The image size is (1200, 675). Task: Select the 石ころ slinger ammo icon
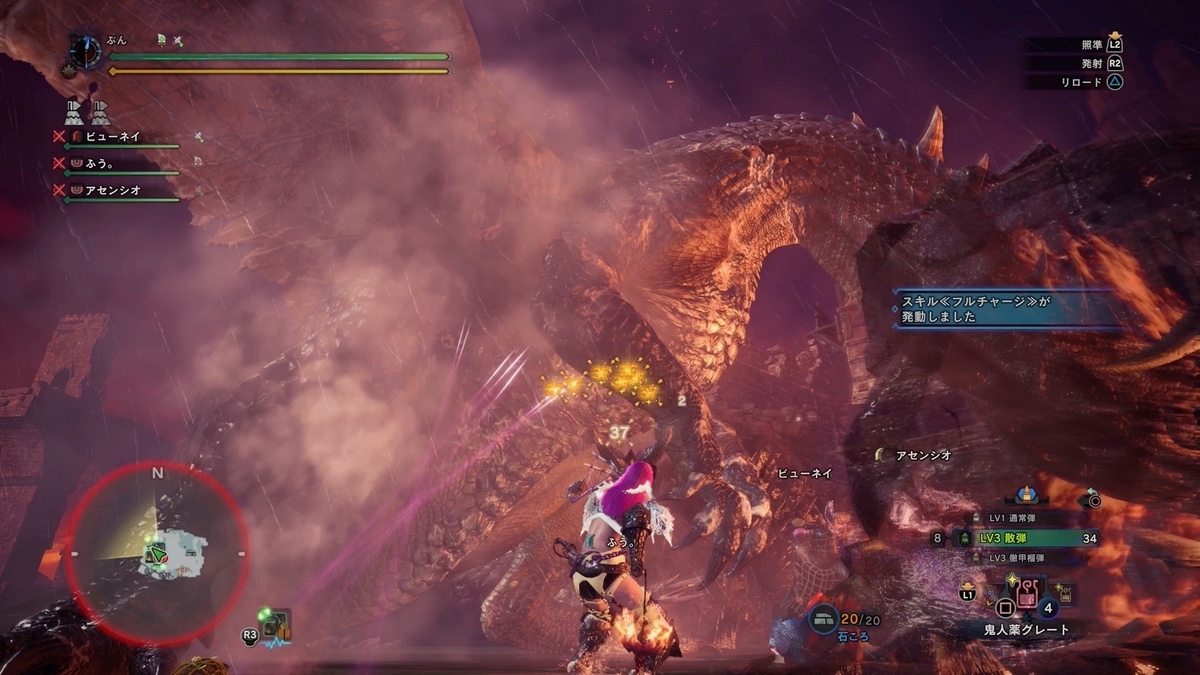[x=824, y=620]
